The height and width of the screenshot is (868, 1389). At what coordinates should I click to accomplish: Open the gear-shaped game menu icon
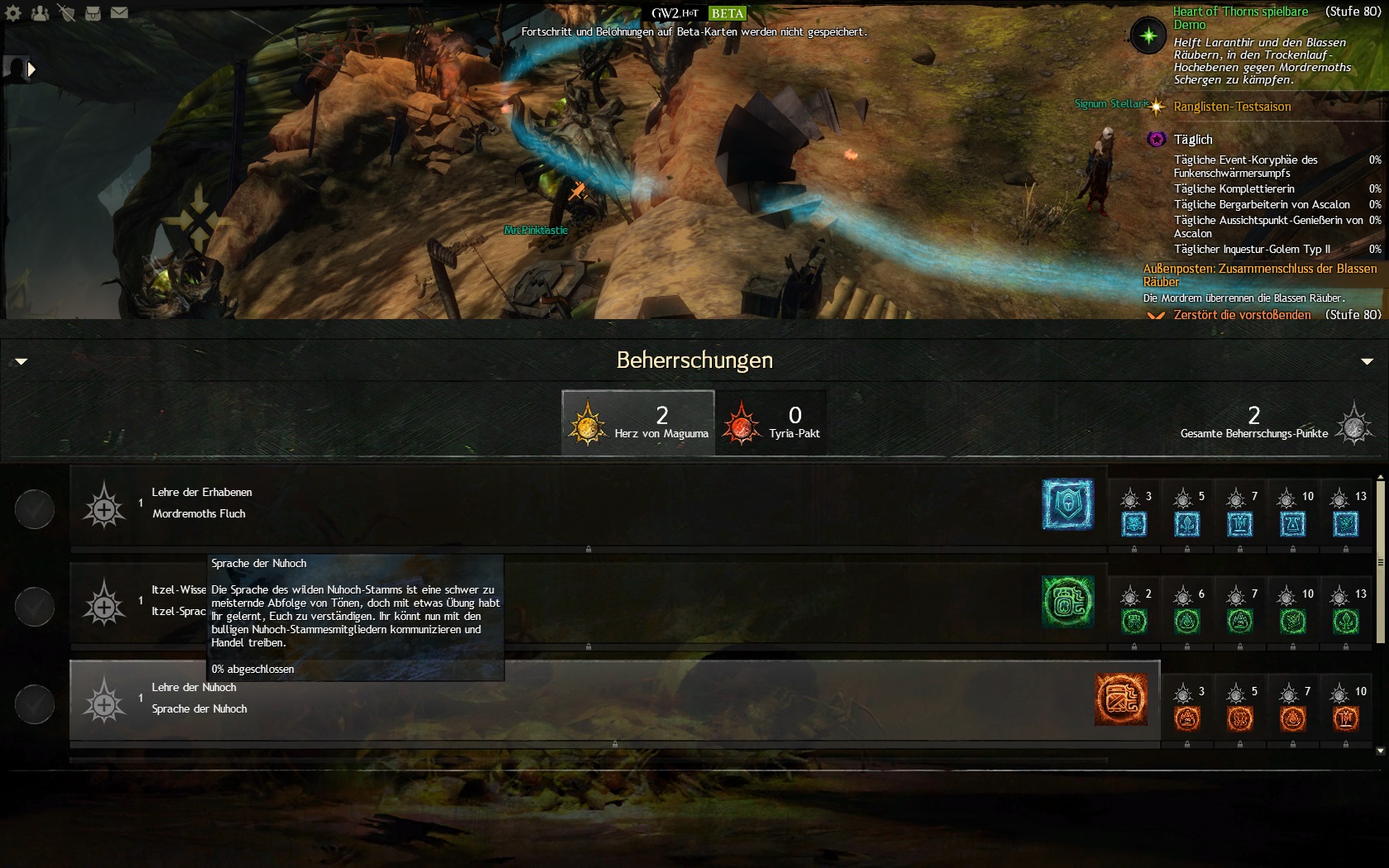14,13
